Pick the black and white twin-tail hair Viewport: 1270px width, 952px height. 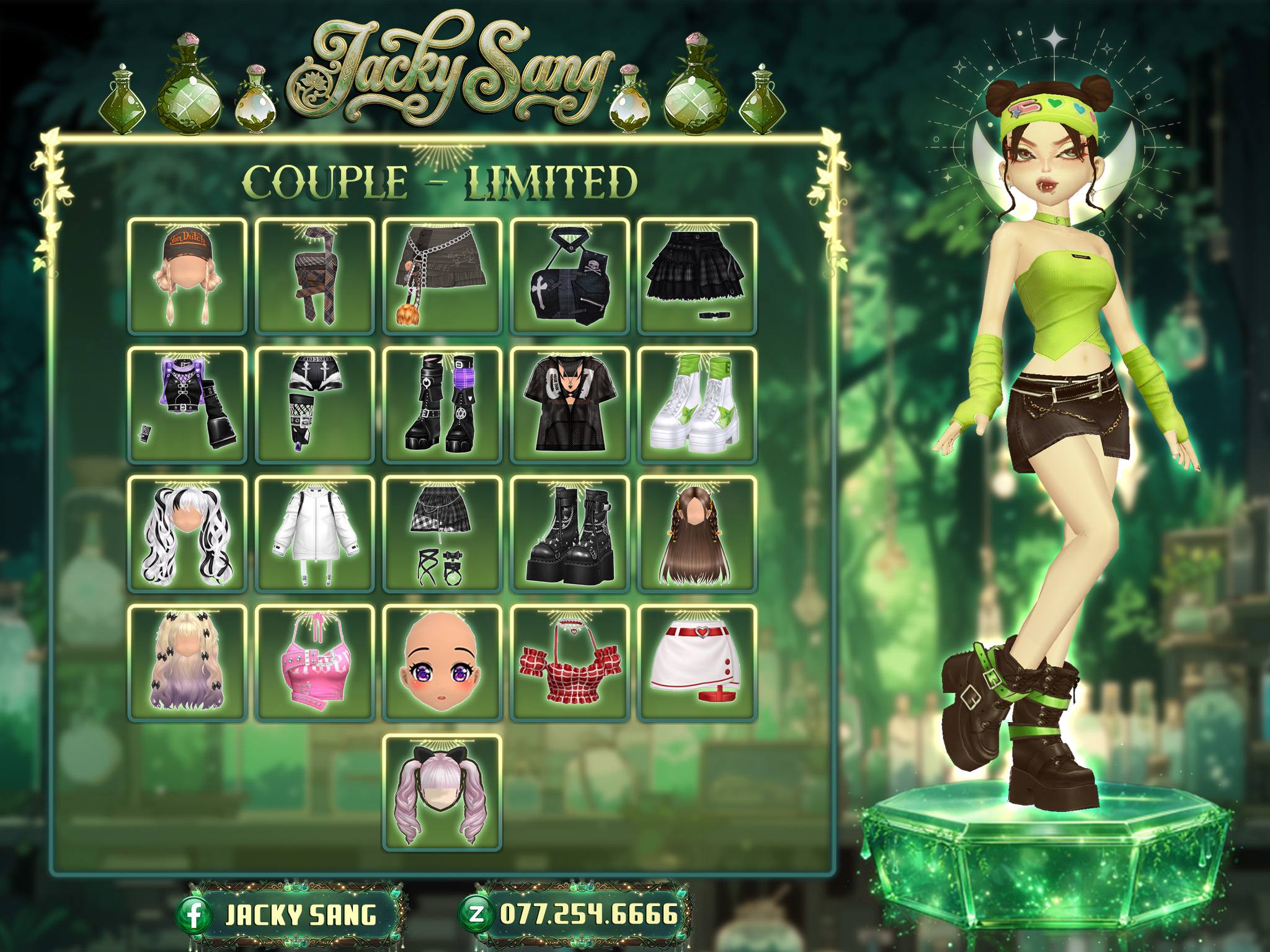187,534
